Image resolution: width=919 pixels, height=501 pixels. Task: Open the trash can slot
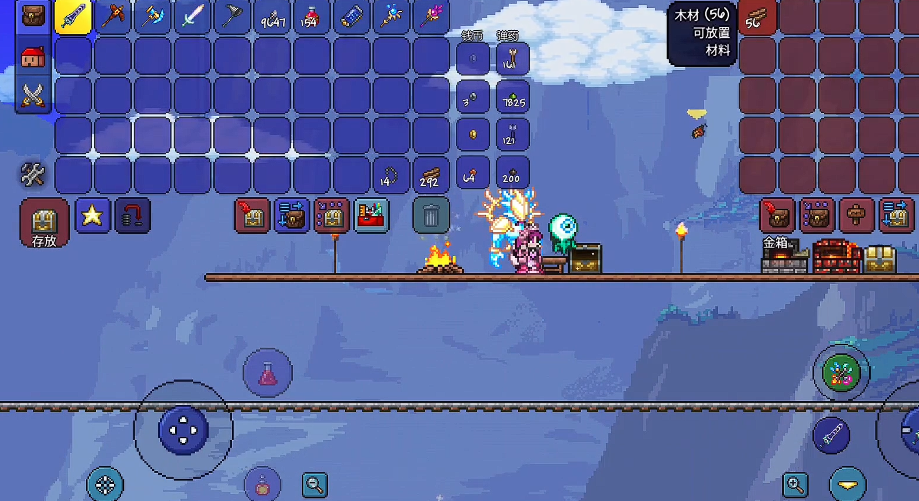(x=431, y=215)
